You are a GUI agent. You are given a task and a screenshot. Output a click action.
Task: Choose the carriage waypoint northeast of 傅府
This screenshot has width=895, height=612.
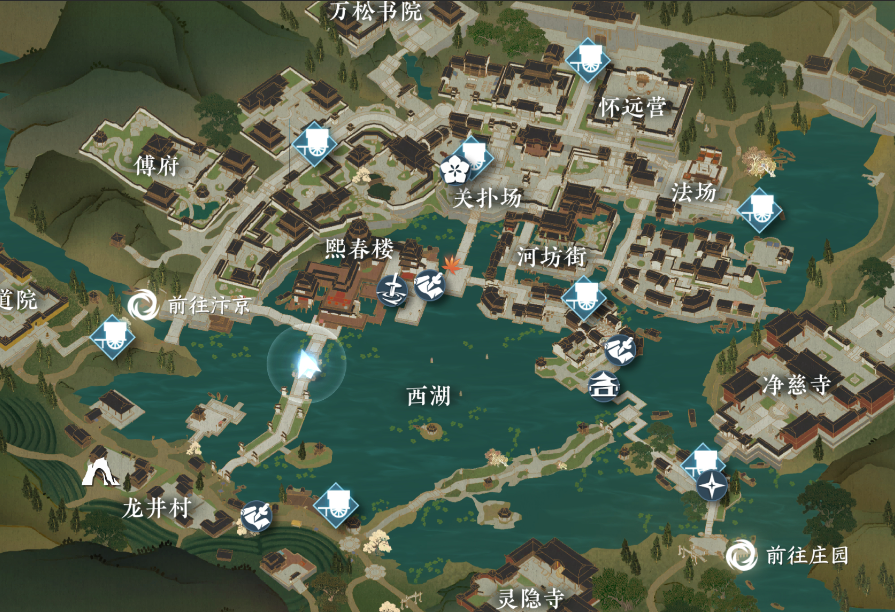(x=315, y=143)
